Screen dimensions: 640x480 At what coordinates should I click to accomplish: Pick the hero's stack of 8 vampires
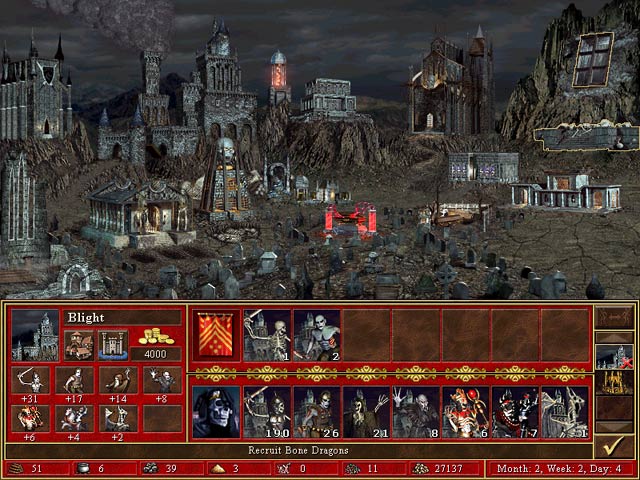(415, 412)
